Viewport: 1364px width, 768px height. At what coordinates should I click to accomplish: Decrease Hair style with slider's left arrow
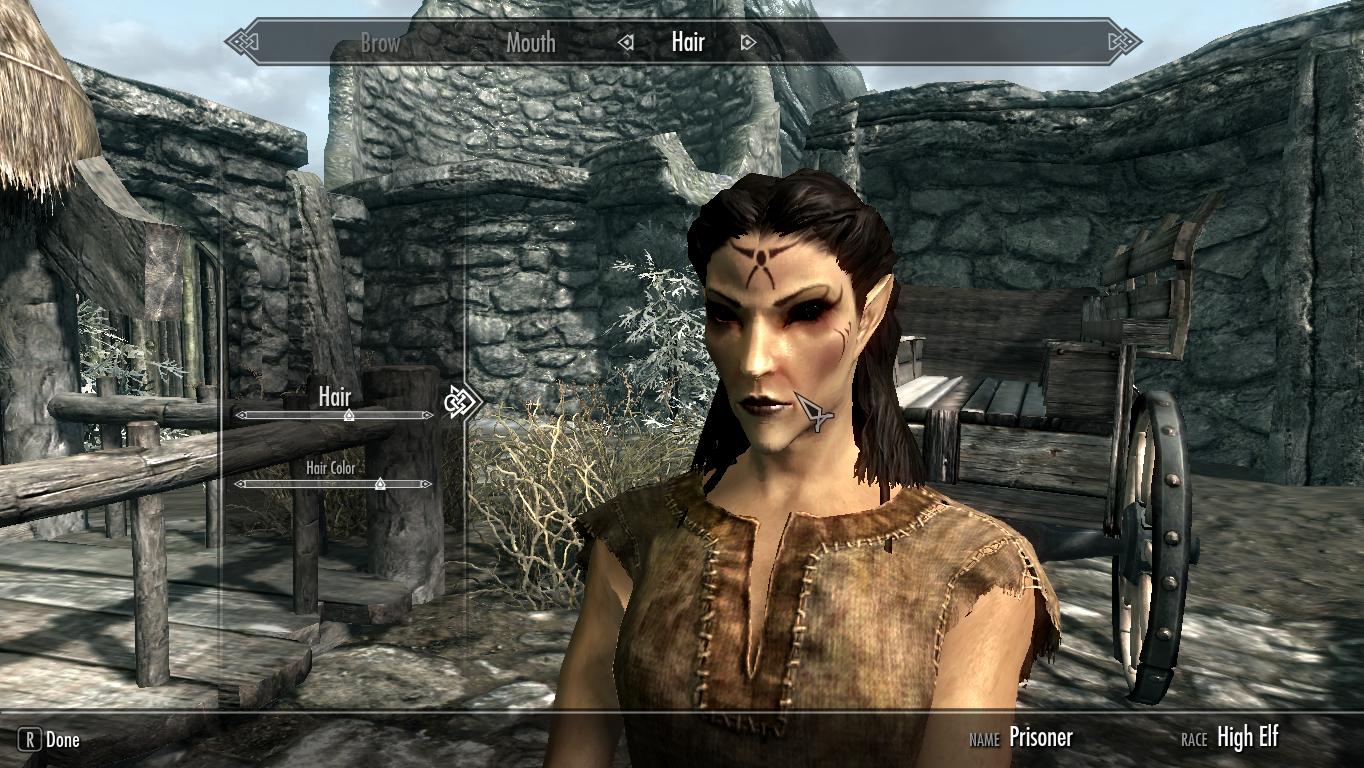pos(240,415)
